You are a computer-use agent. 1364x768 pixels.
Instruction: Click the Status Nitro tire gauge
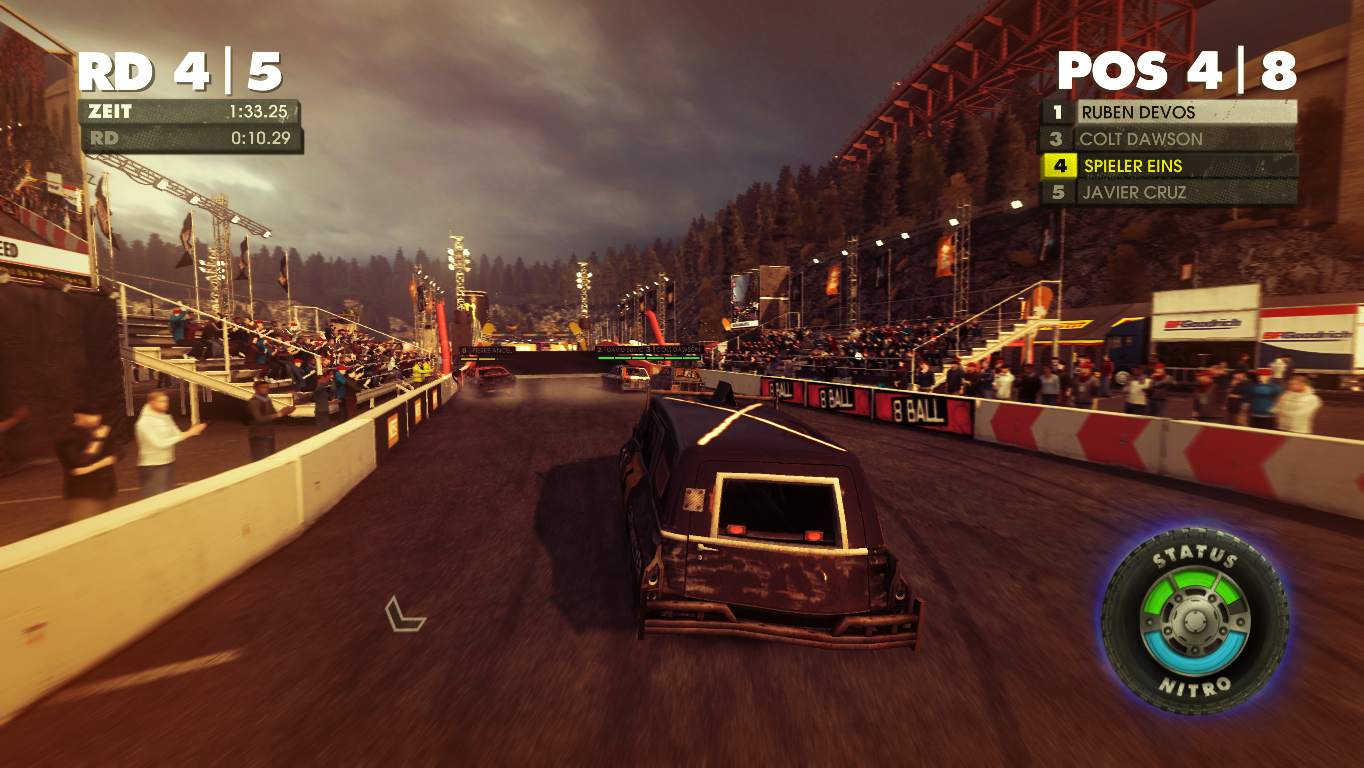click(x=1194, y=621)
